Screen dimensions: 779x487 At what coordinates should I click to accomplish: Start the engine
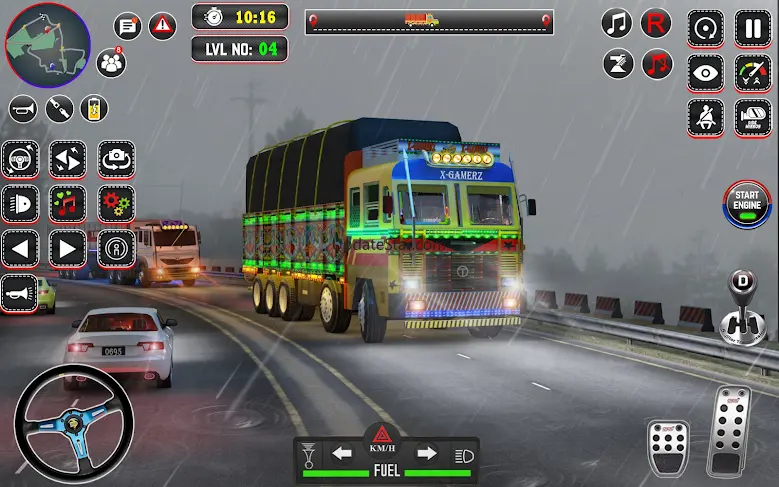coord(747,205)
